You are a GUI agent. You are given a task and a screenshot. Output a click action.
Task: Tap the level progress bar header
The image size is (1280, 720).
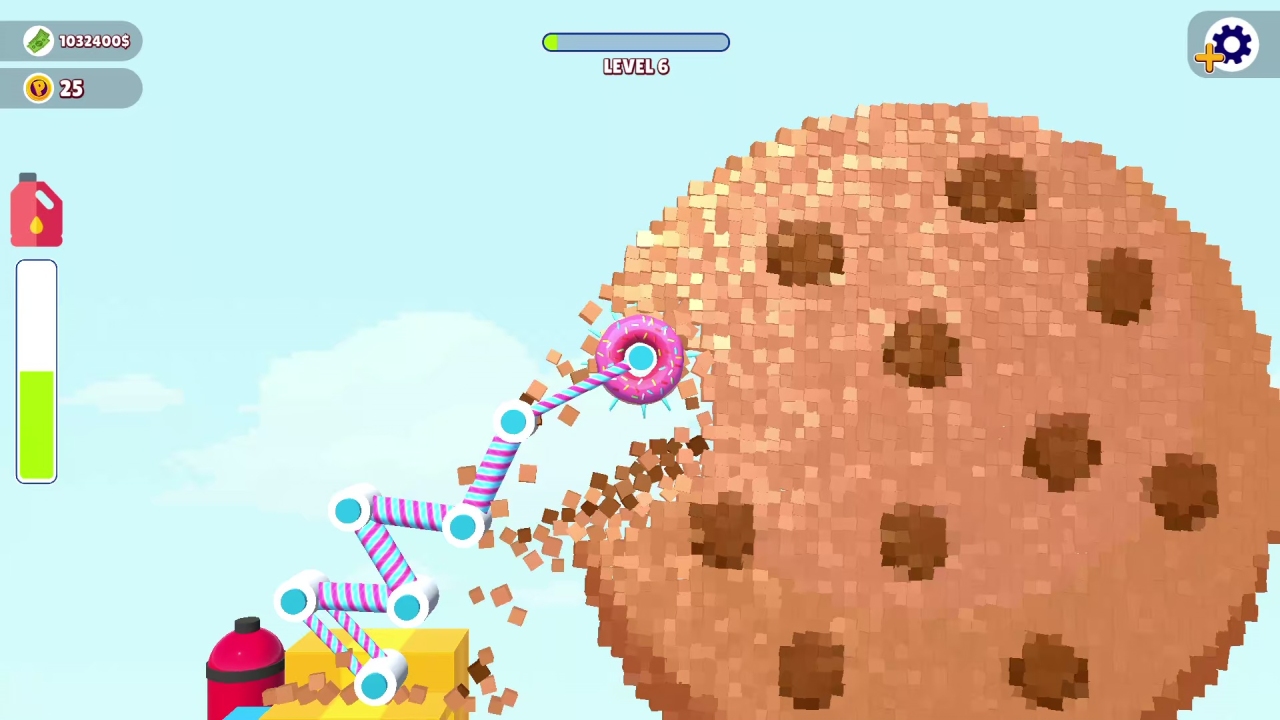pos(636,42)
